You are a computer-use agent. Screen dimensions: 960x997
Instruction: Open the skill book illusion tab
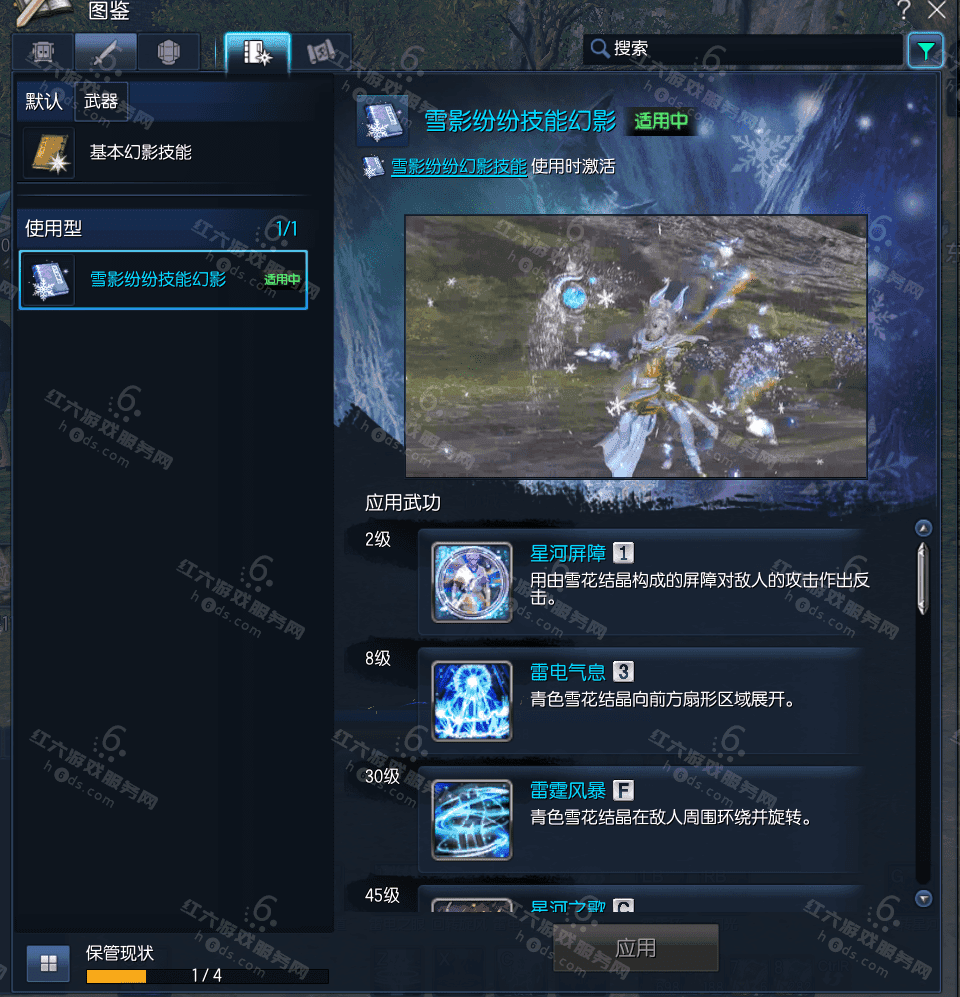[257, 53]
